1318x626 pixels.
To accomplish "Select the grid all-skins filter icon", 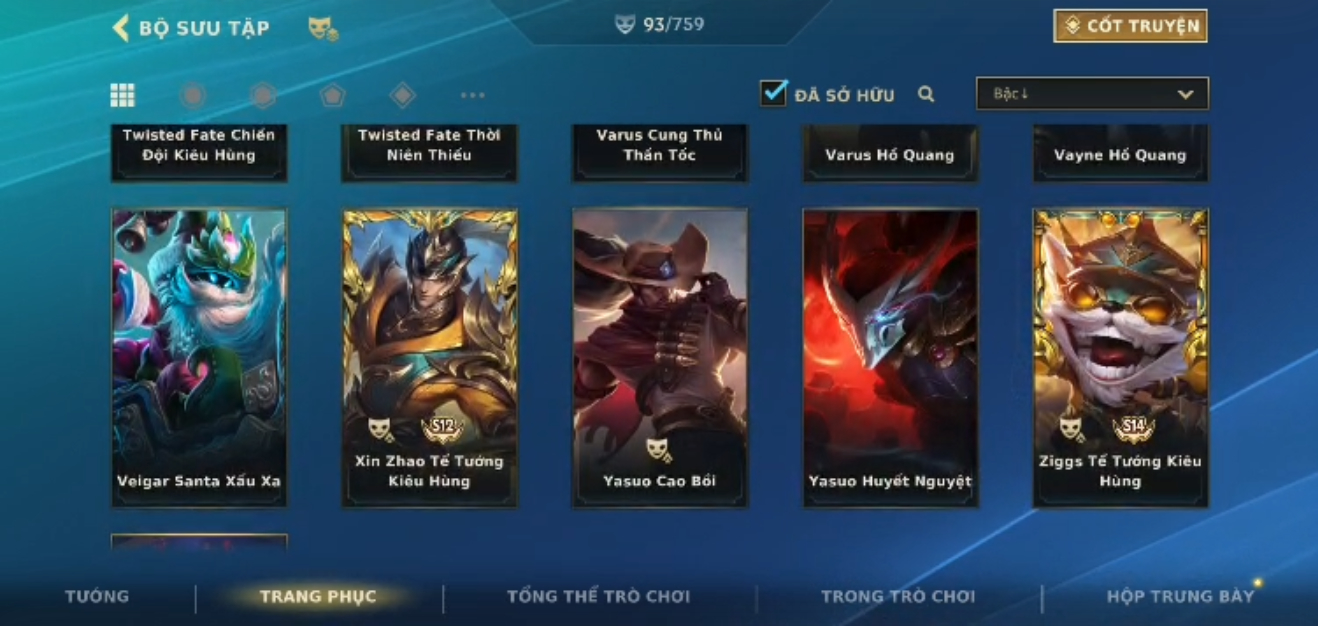I will (x=122, y=95).
